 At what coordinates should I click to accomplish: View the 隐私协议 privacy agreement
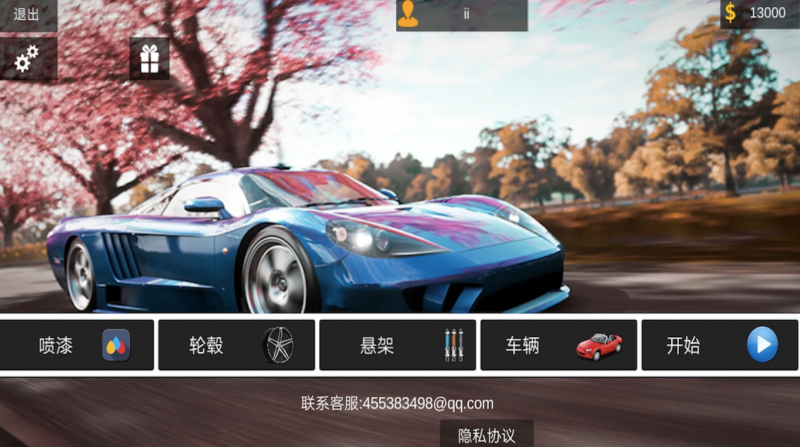click(x=486, y=434)
